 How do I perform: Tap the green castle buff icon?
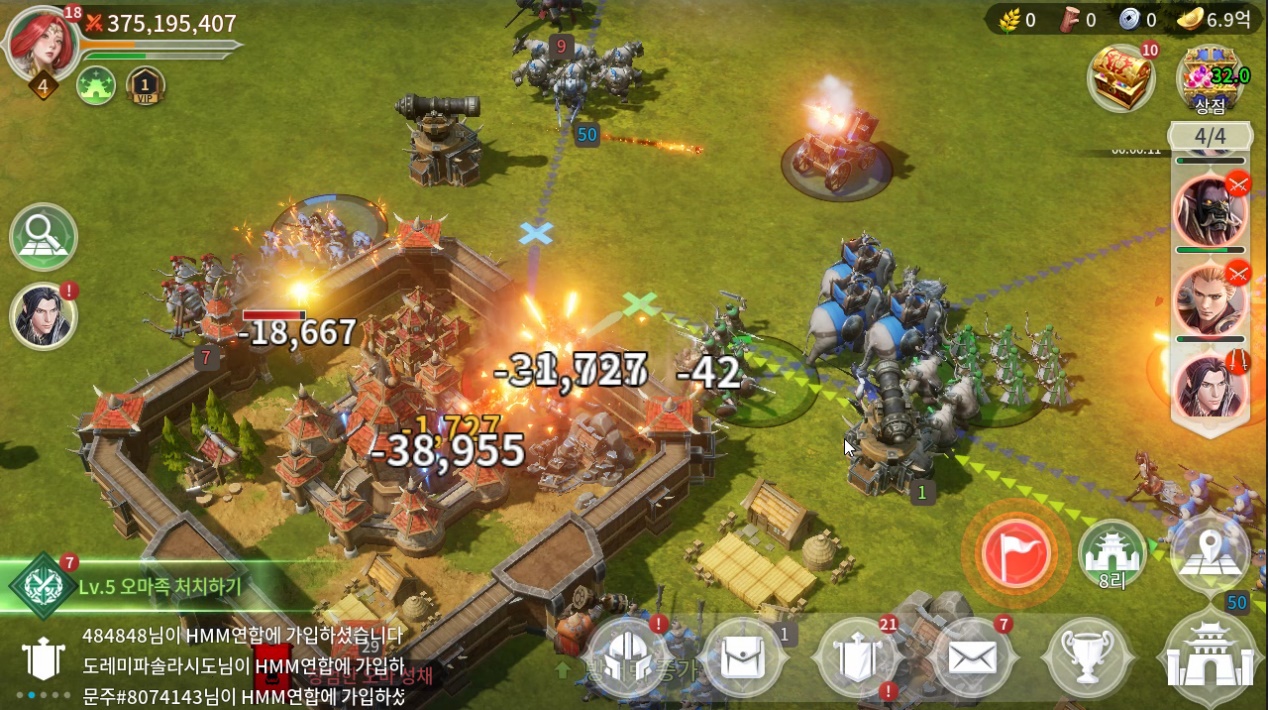coord(96,85)
